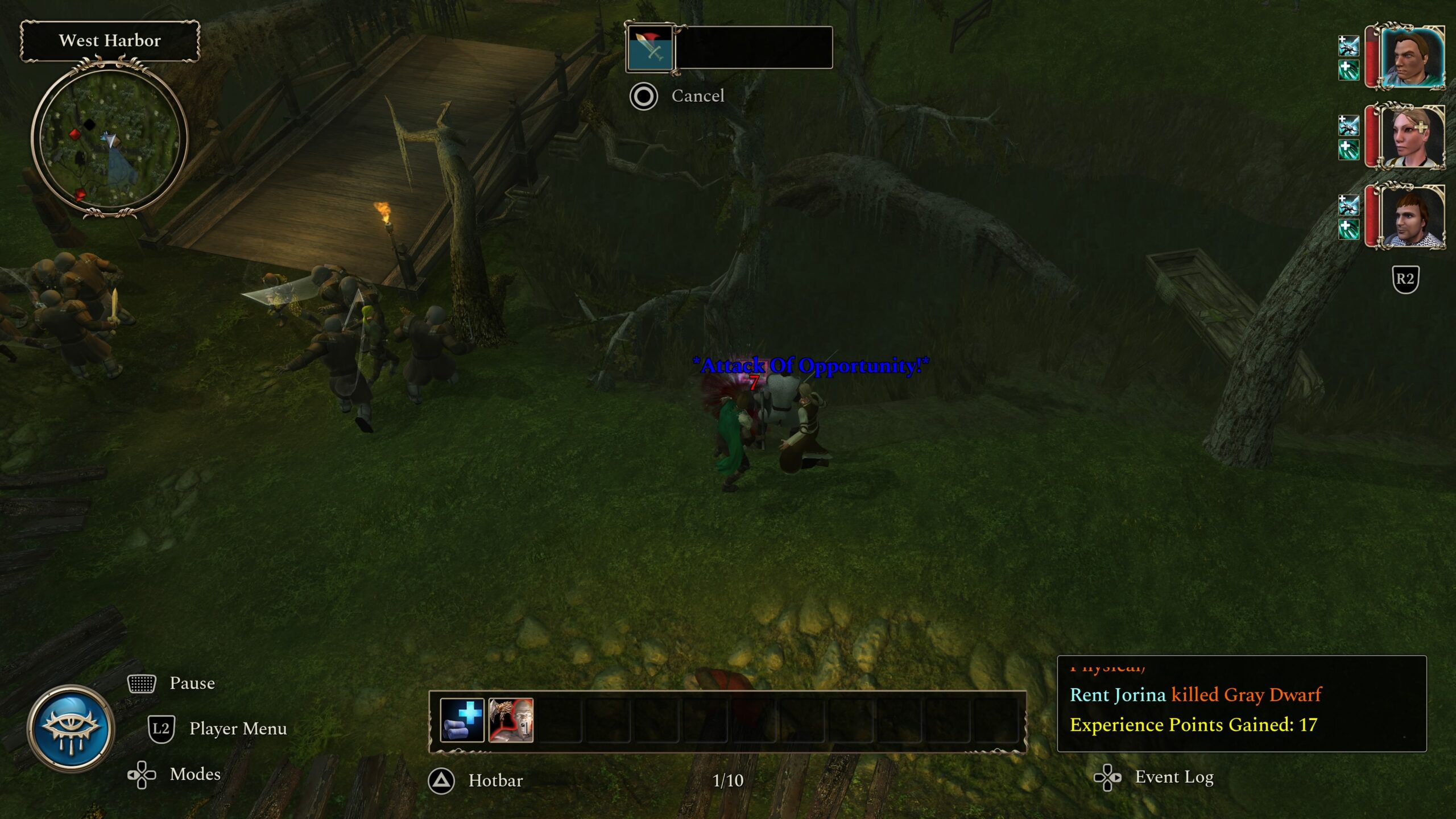Use the healing kit bandage hotbar slot
Viewport: 1456px width, 819px height.
[x=462, y=721]
